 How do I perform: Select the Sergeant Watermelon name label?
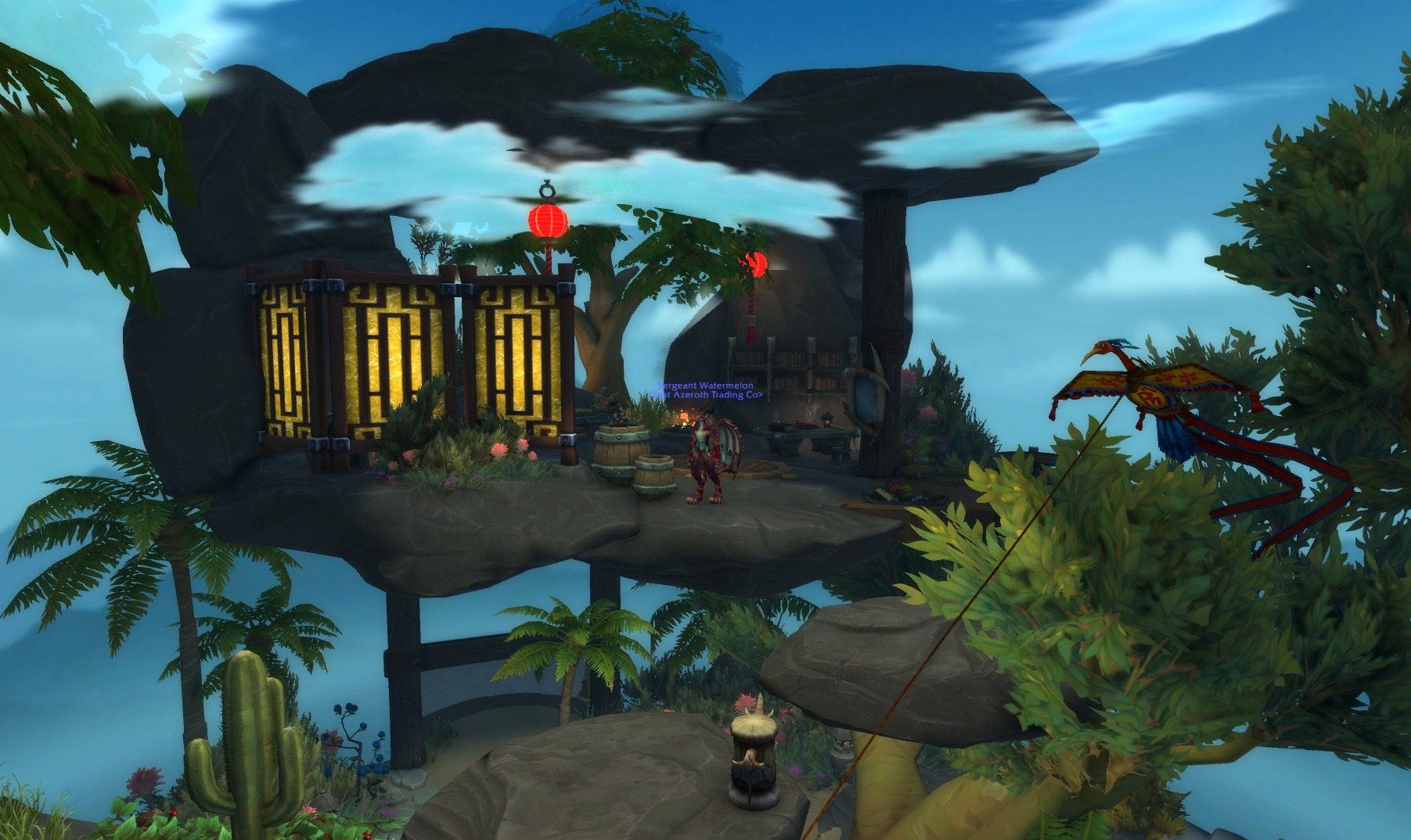(x=706, y=386)
